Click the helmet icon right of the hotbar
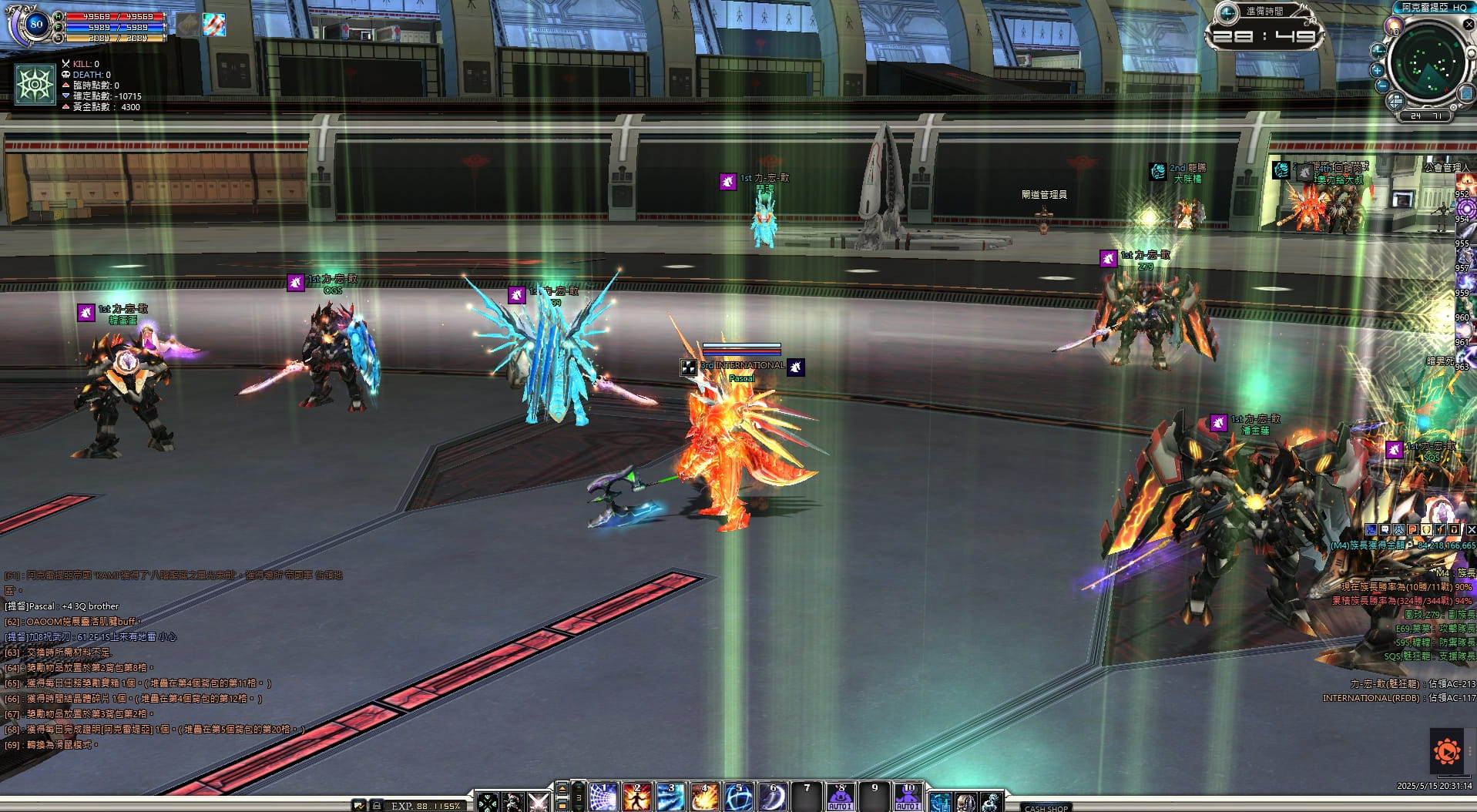This screenshot has height=812, width=1477. 966,802
